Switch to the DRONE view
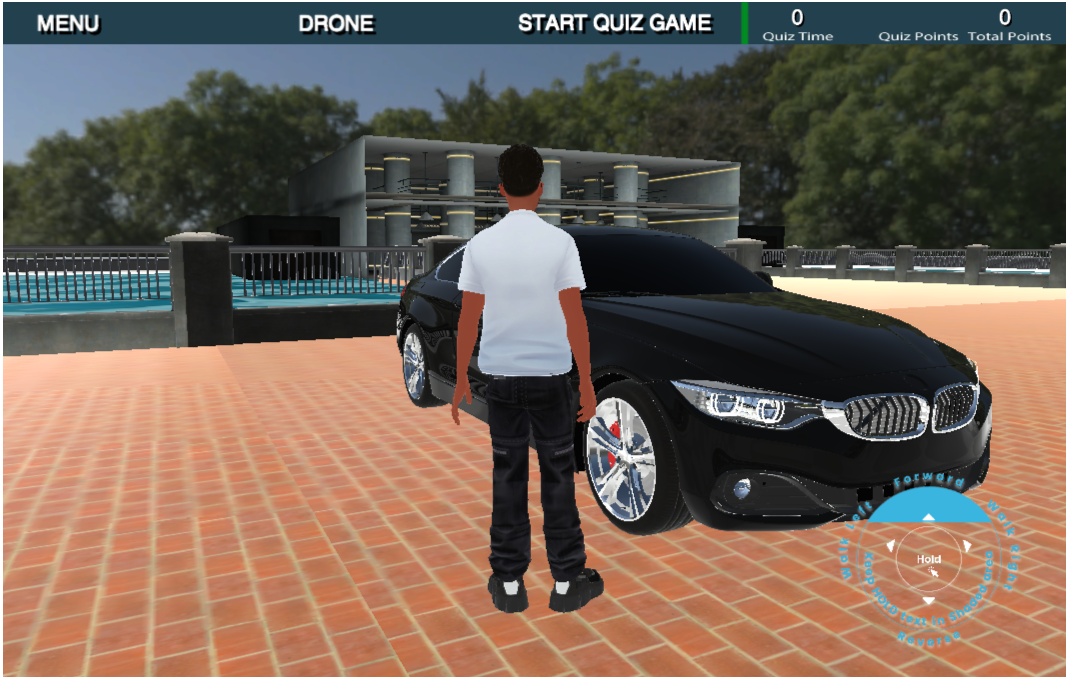The image size is (1068, 677). pyautogui.click(x=336, y=23)
